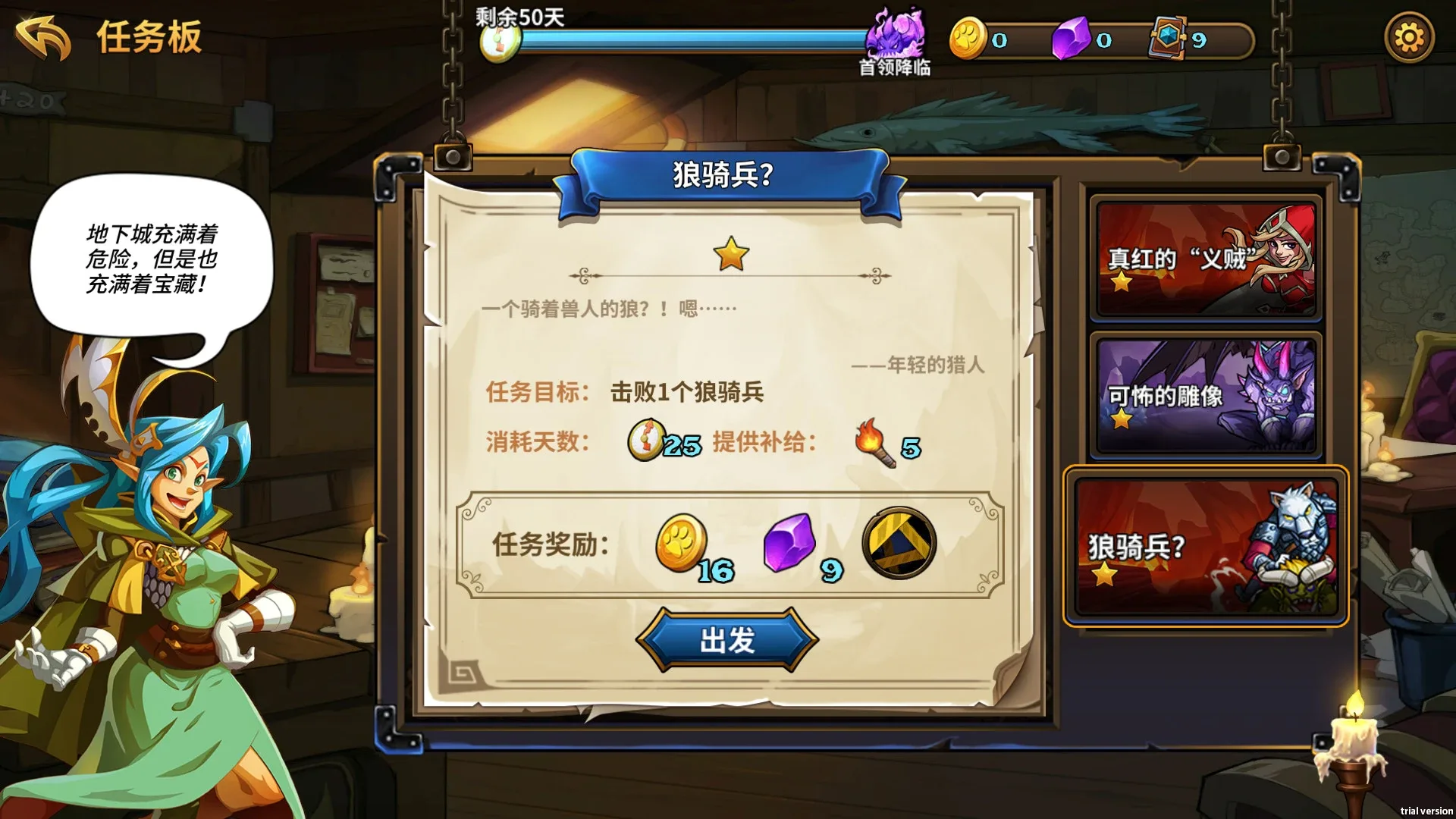Viewport: 1456px width, 819px height.
Task: Click the 任务板 title text
Action: click(149, 38)
